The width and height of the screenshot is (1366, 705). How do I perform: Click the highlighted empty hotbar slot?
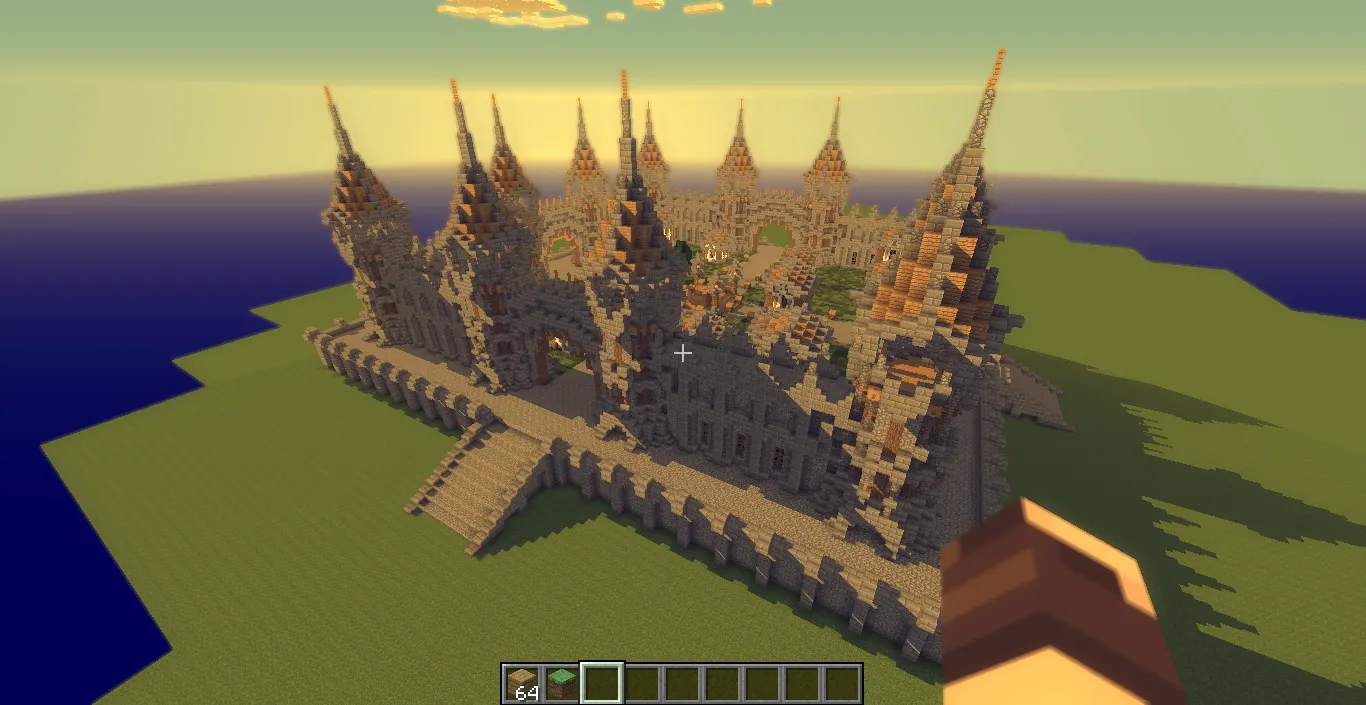(x=602, y=683)
